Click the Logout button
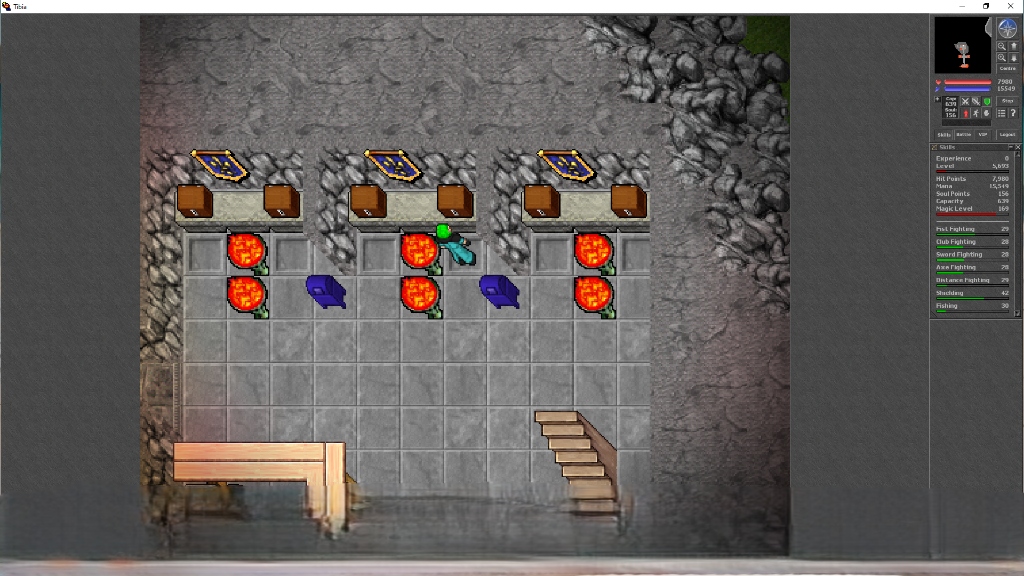The height and width of the screenshot is (576, 1024). (x=1007, y=134)
